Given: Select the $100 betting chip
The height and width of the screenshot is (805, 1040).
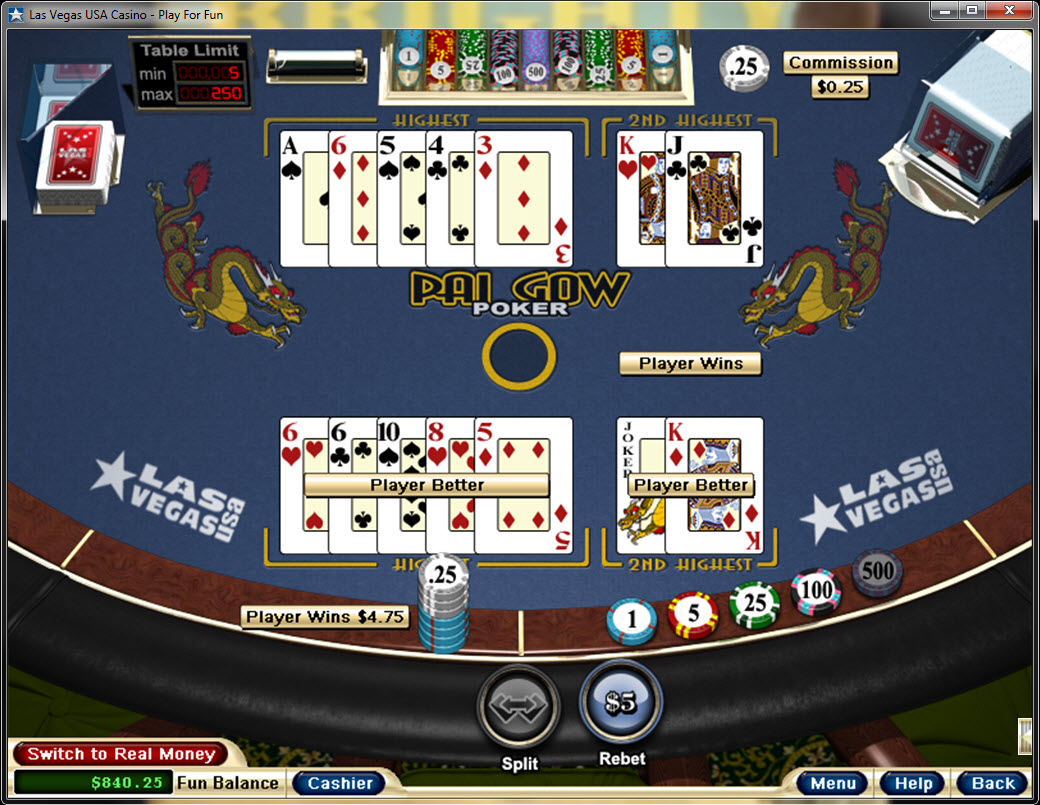Looking at the screenshot, I should [816, 590].
